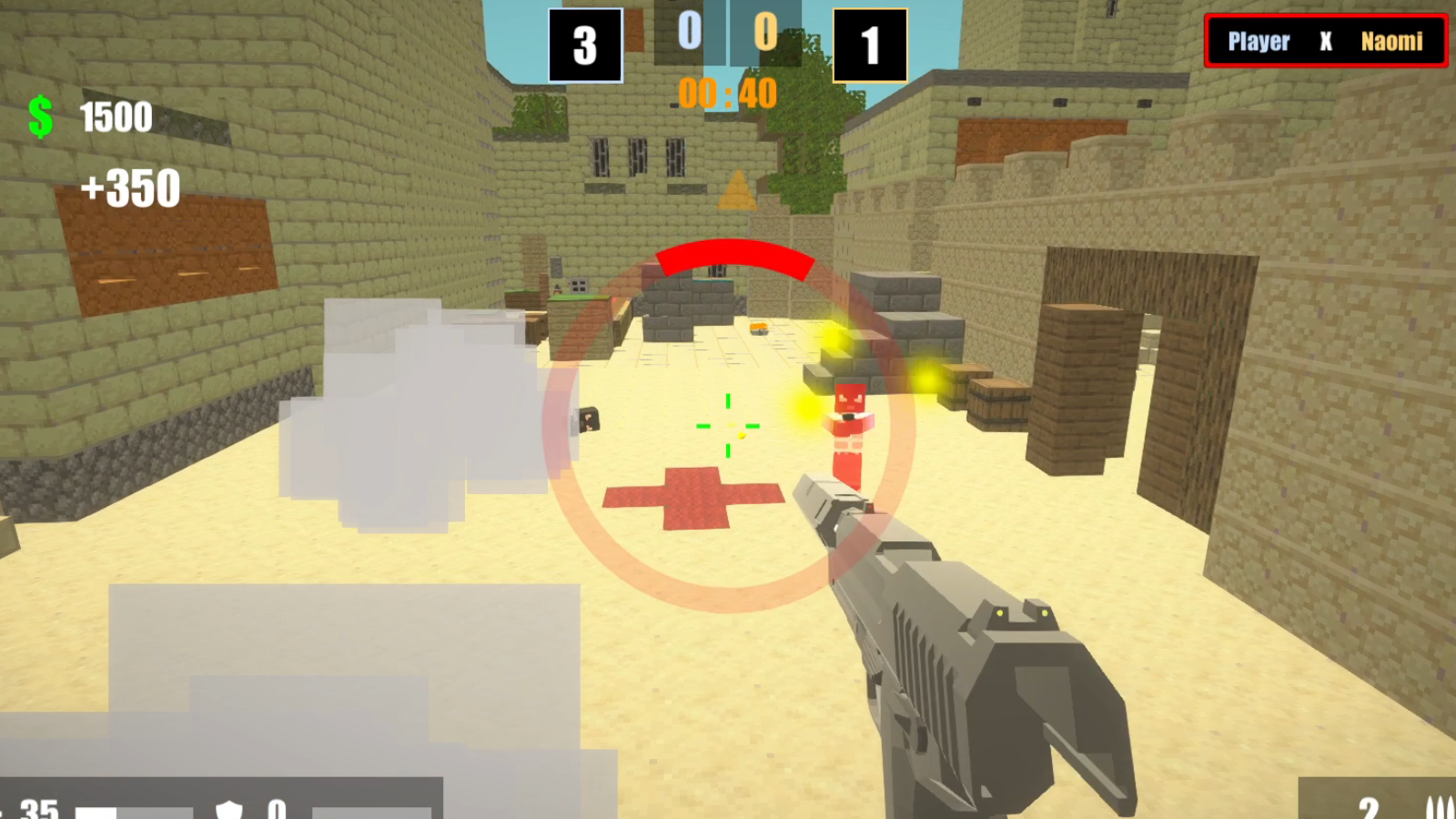
Task: Select the Naomi name label
Action: [x=1393, y=41]
